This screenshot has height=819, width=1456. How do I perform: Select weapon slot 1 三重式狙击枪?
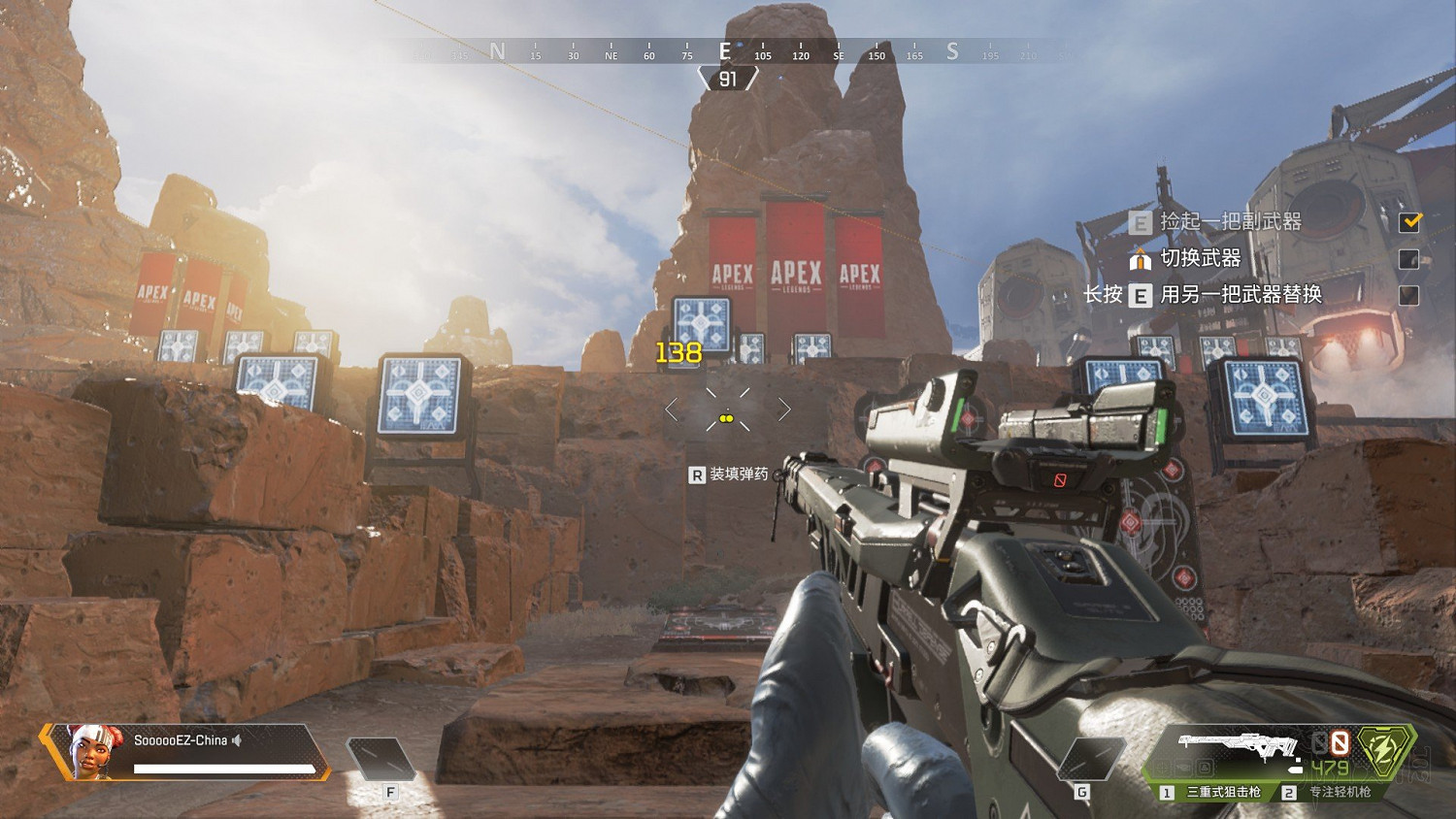(x=1213, y=792)
